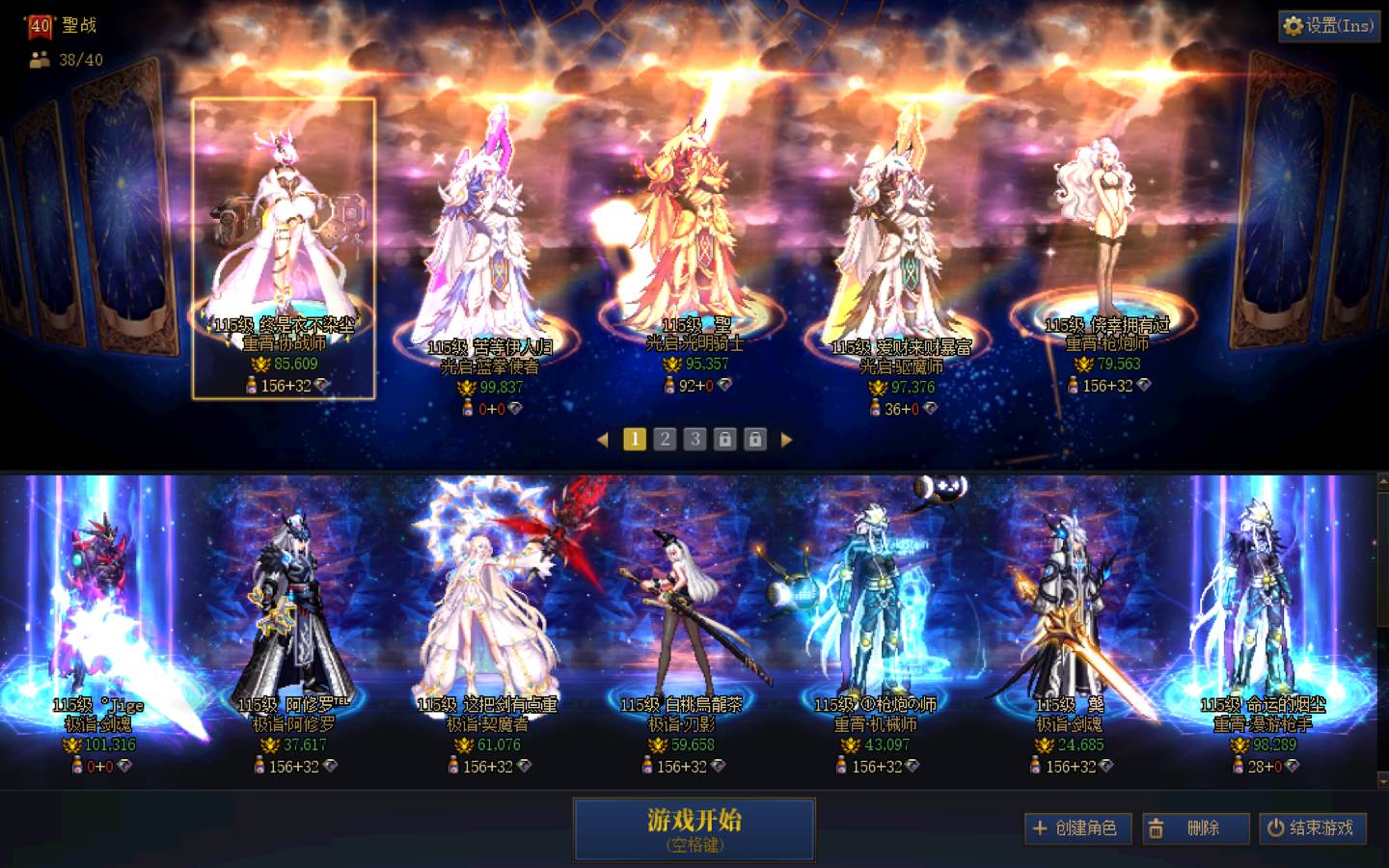The image size is (1389, 868).
Task: Switch to character page 3
Action: point(694,439)
